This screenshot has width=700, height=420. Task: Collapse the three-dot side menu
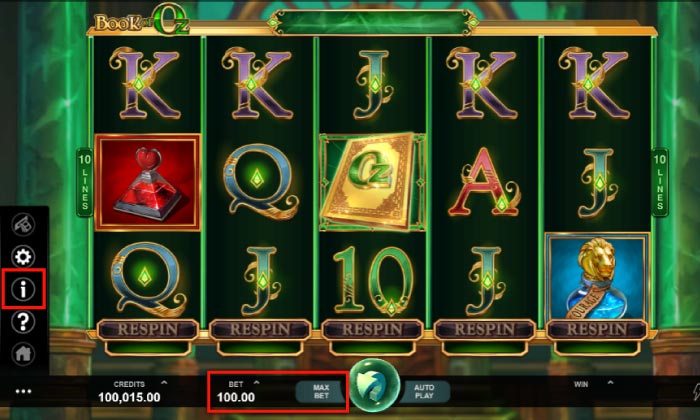pos(23,390)
